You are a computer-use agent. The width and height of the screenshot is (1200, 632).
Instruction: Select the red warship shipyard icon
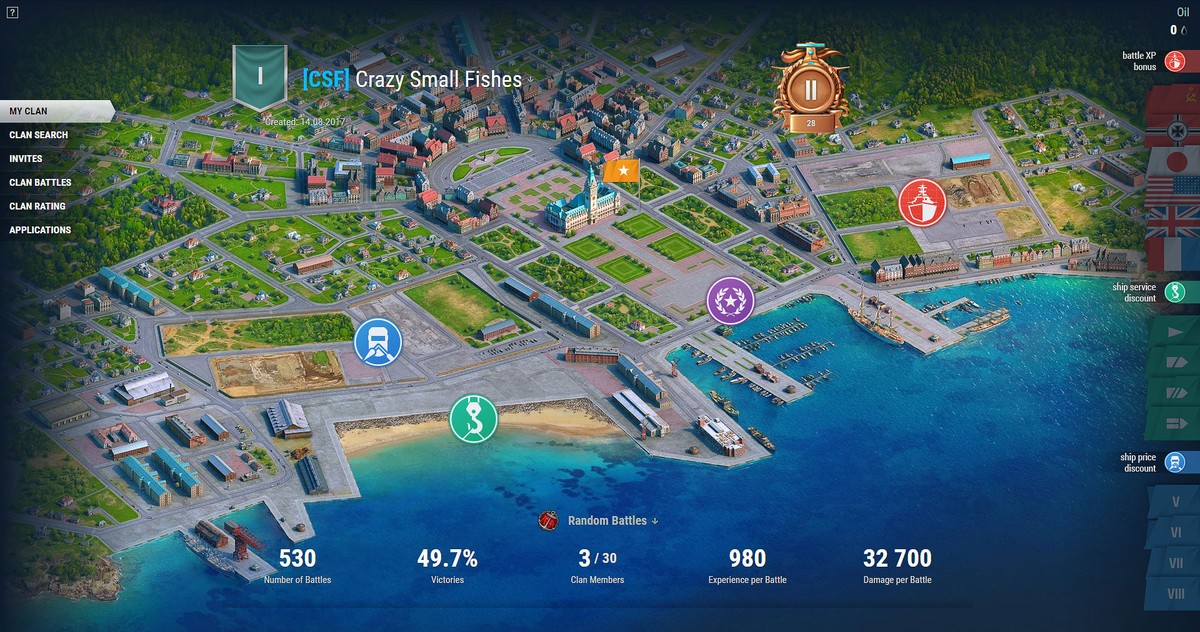pyautogui.click(x=921, y=202)
